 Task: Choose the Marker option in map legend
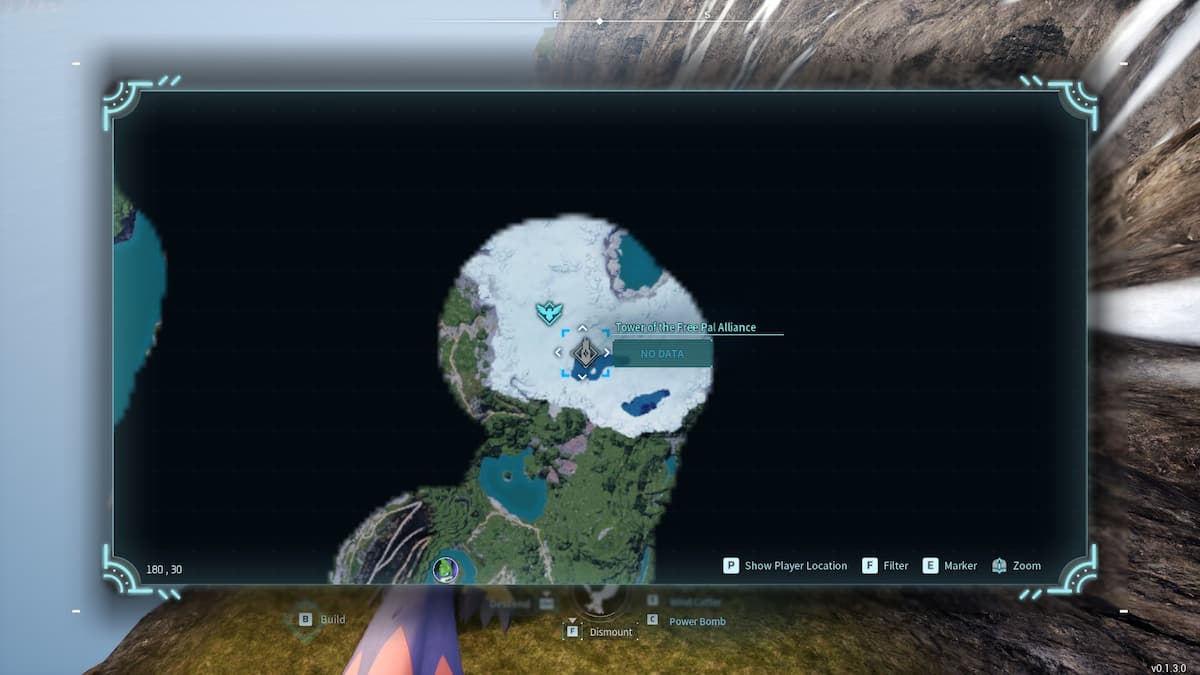950,566
